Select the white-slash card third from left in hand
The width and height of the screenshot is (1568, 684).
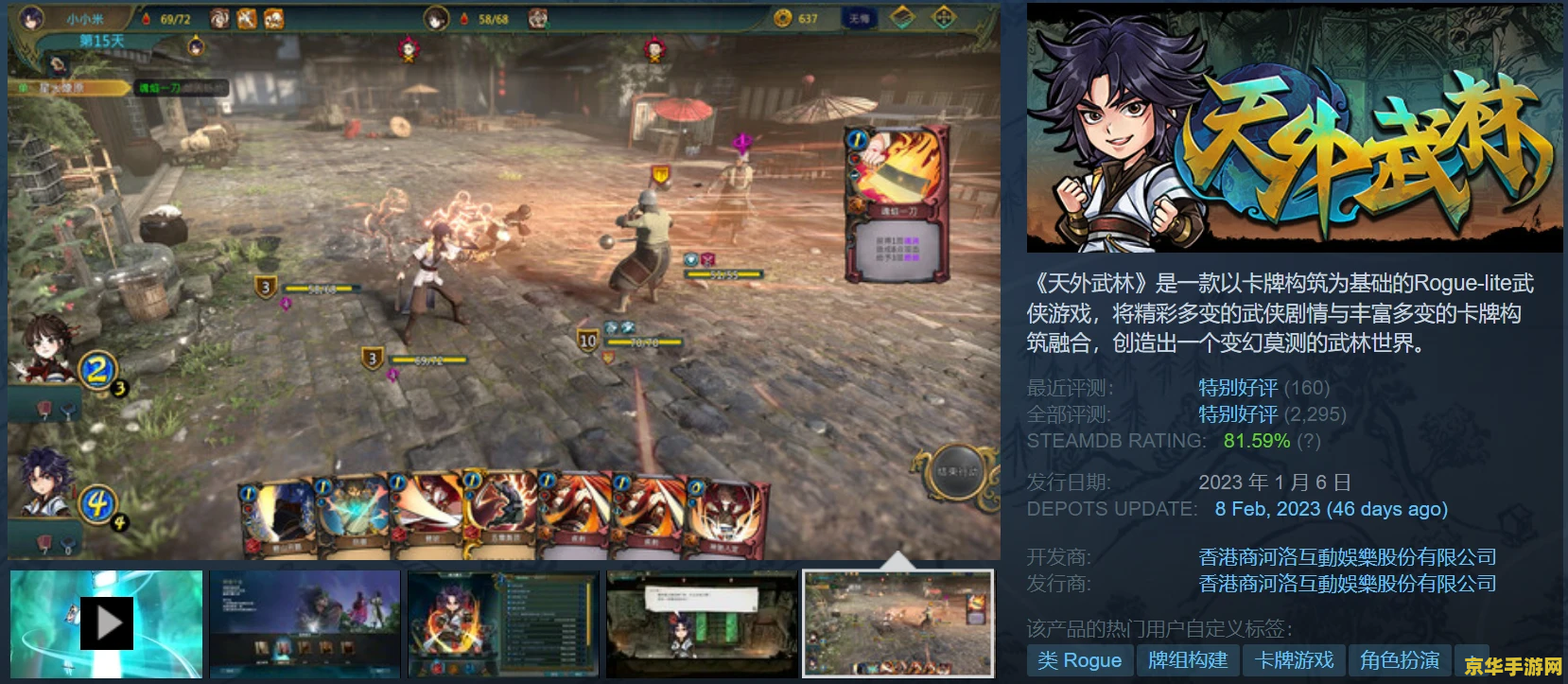point(427,515)
